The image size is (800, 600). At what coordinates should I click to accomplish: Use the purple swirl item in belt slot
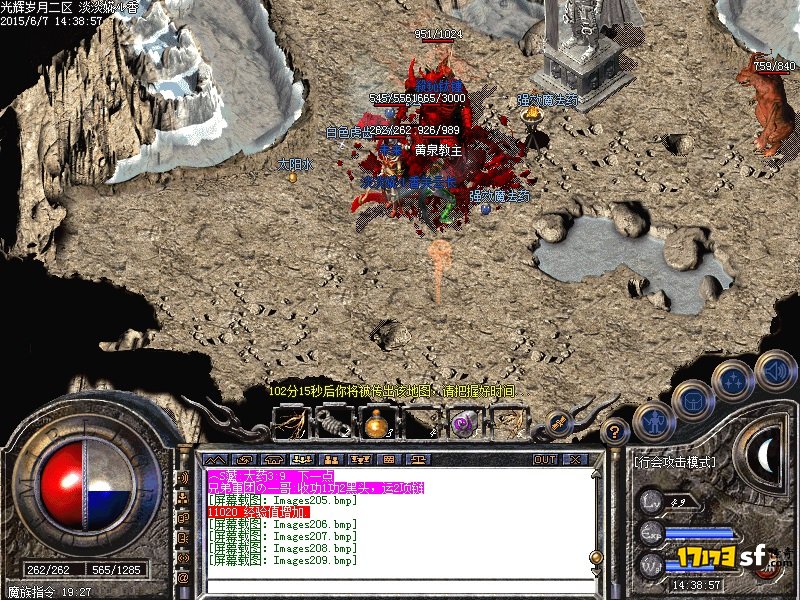[x=462, y=424]
